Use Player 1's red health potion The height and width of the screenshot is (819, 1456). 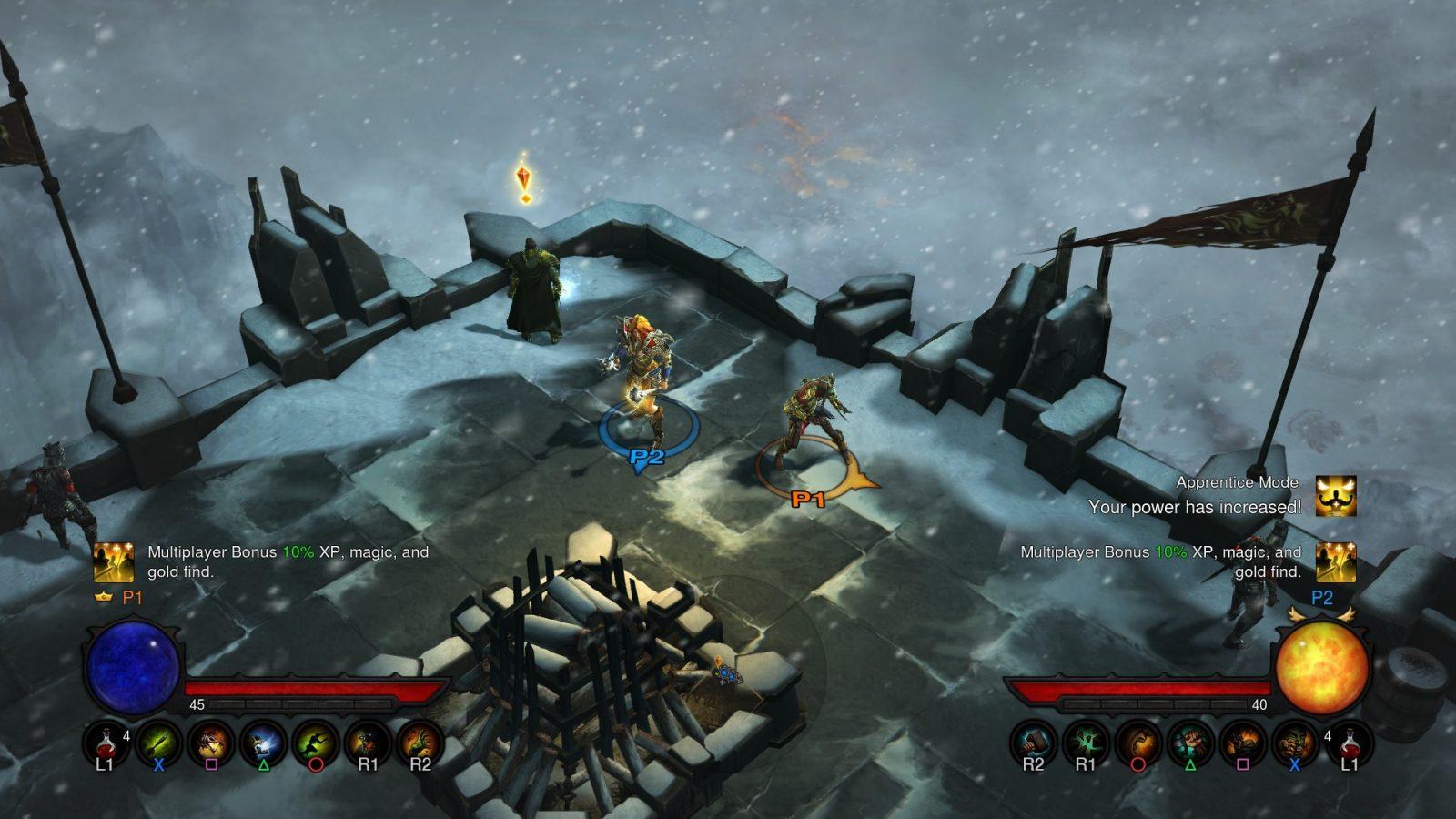pos(106,743)
